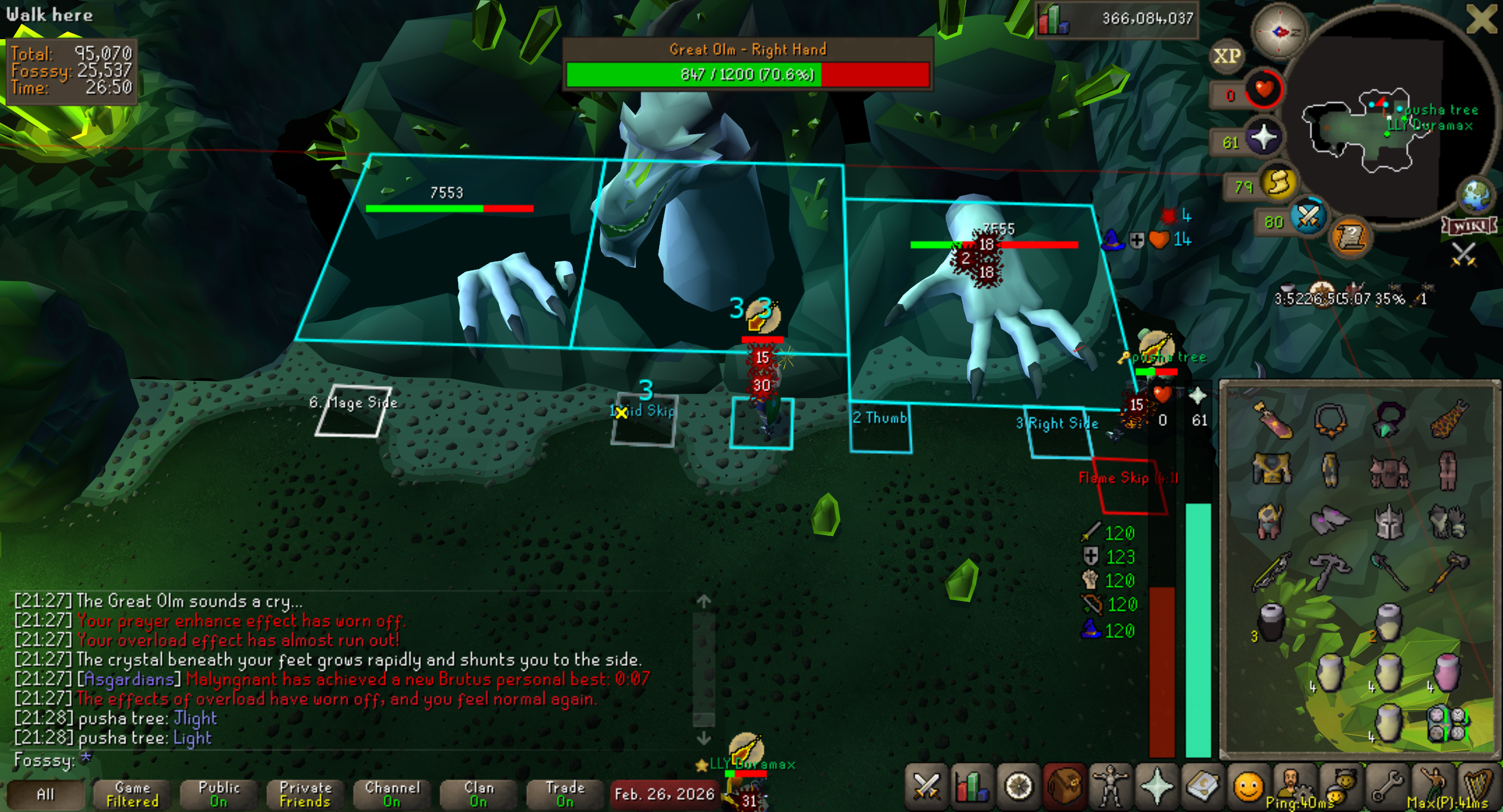
Task: Equip the spiked silver helmet
Action: (x=1388, y=521)
